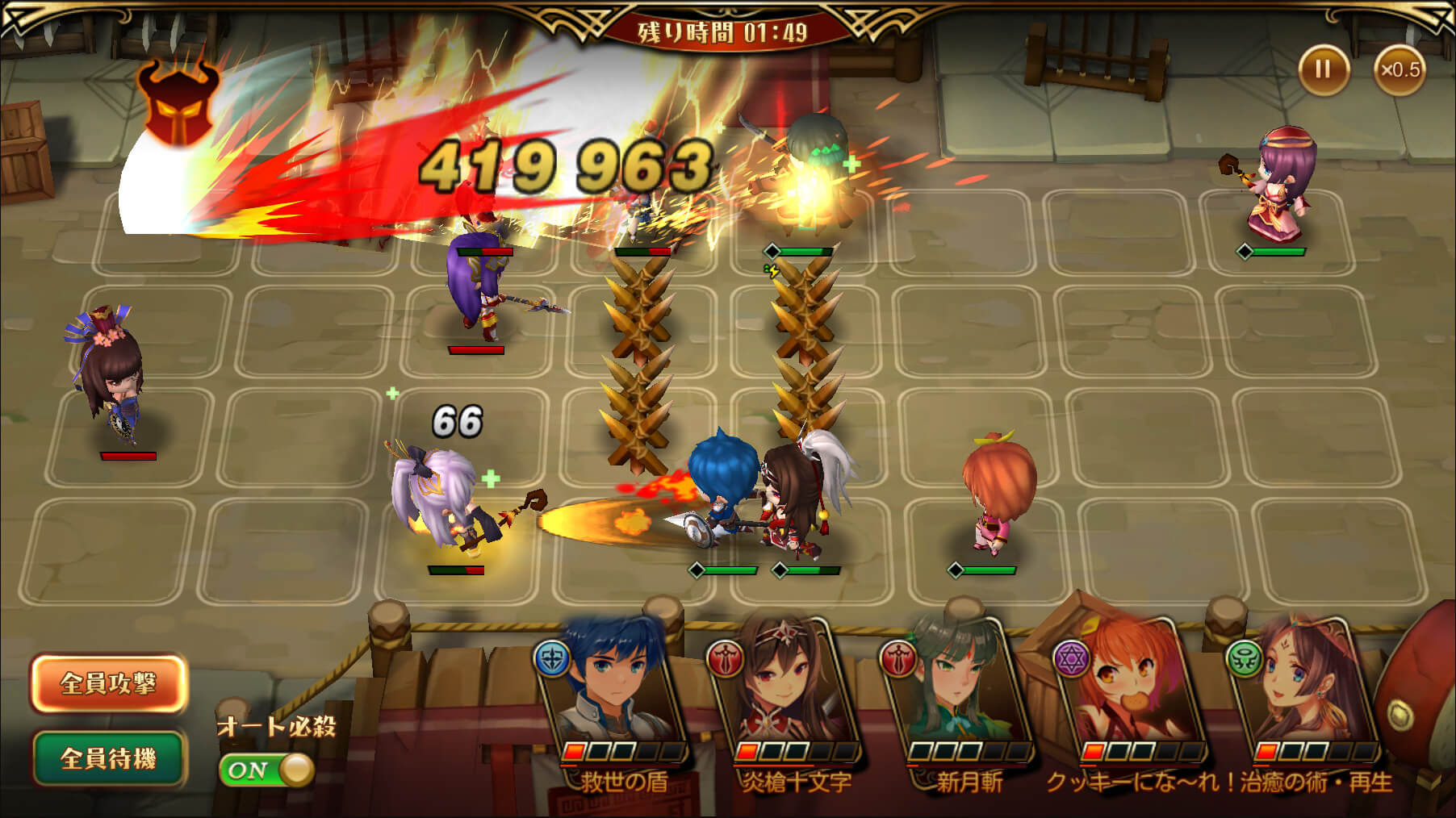The height and width of the screenshot is (818, 1456).
Task: Change the x0.5 battle speed
Action: (x=1400, y=69)
